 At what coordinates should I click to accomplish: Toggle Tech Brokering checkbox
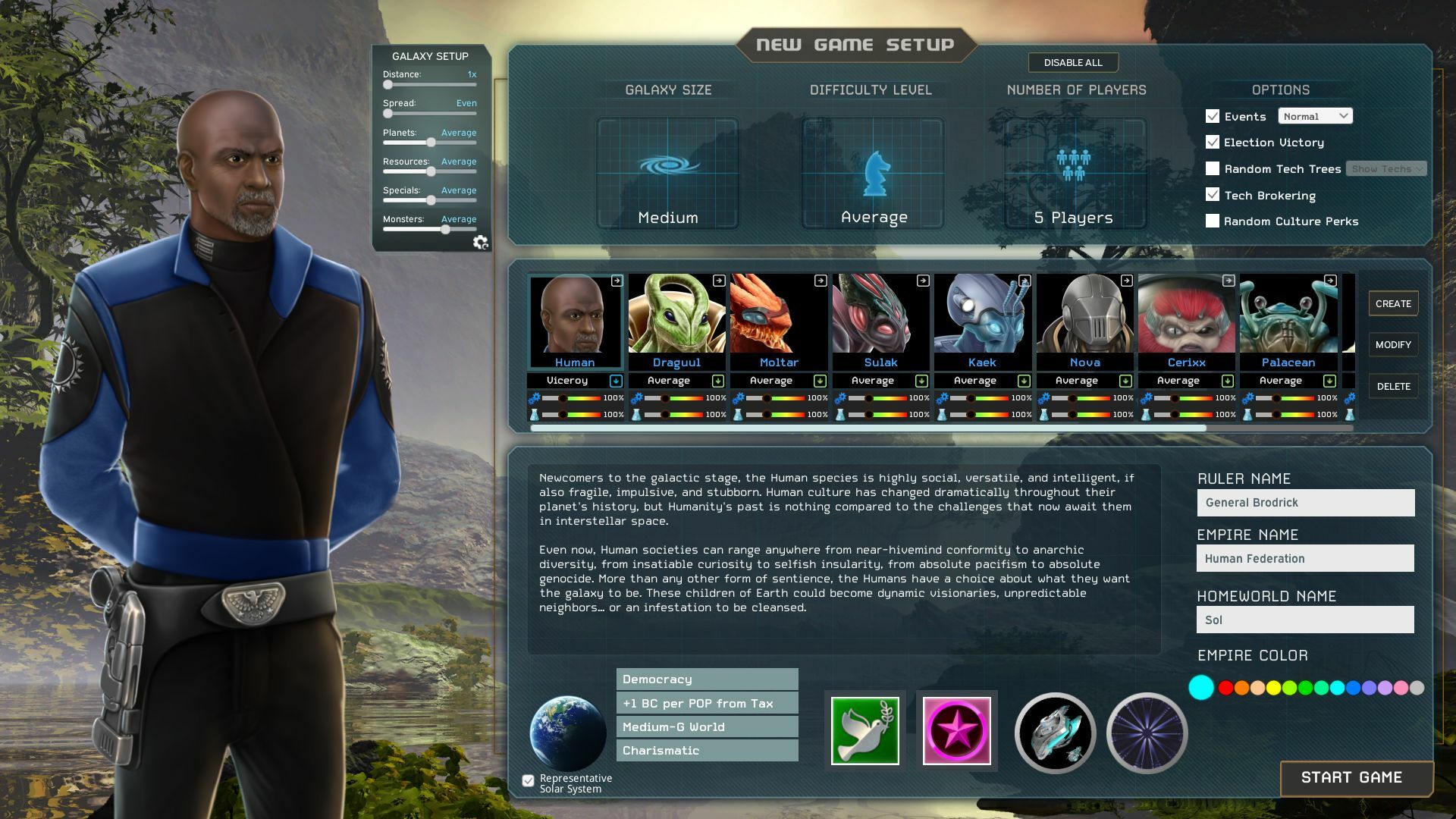pyautogui.click(x=1213, y=195)
